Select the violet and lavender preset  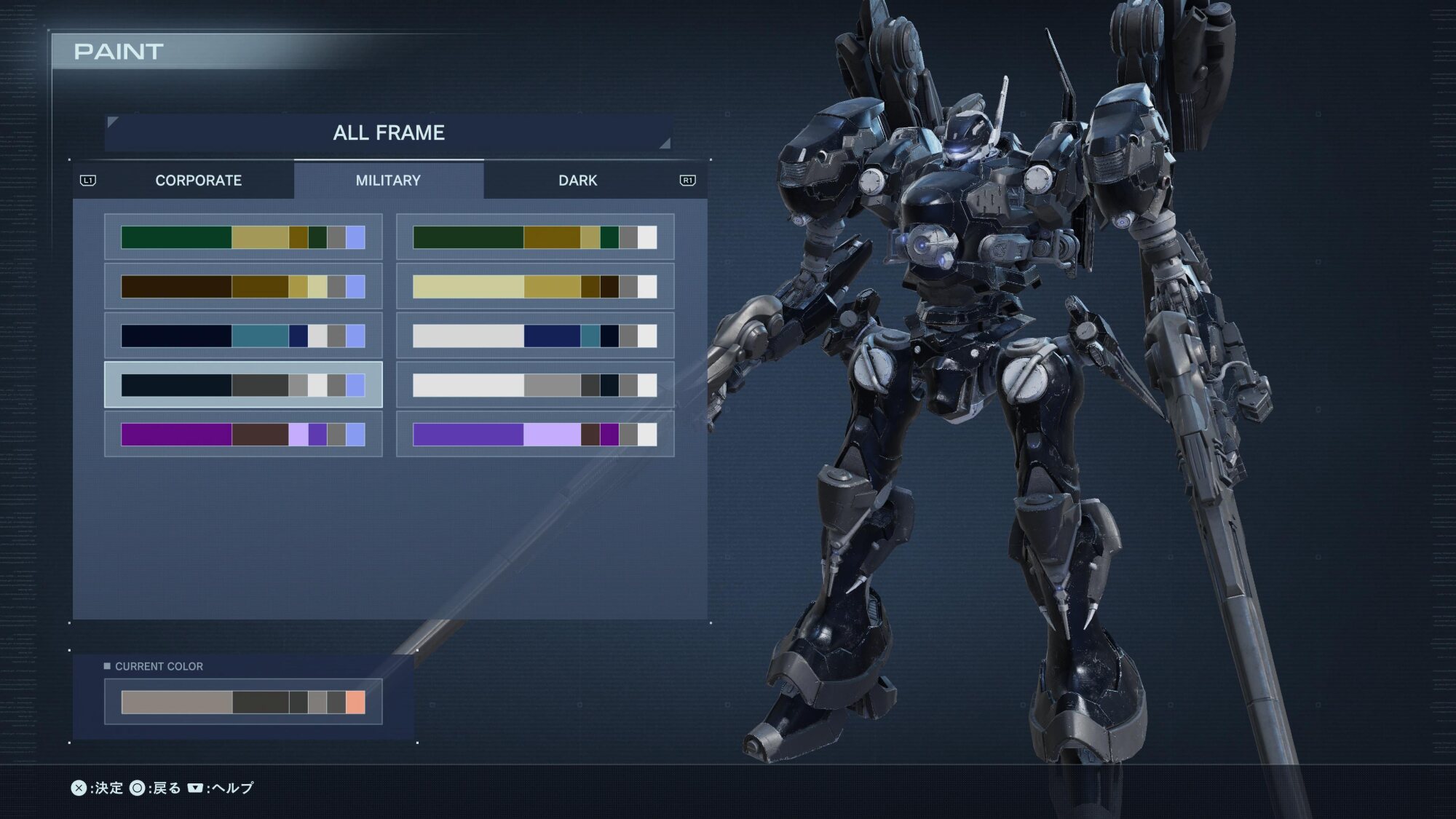click(x=535, y=435)
